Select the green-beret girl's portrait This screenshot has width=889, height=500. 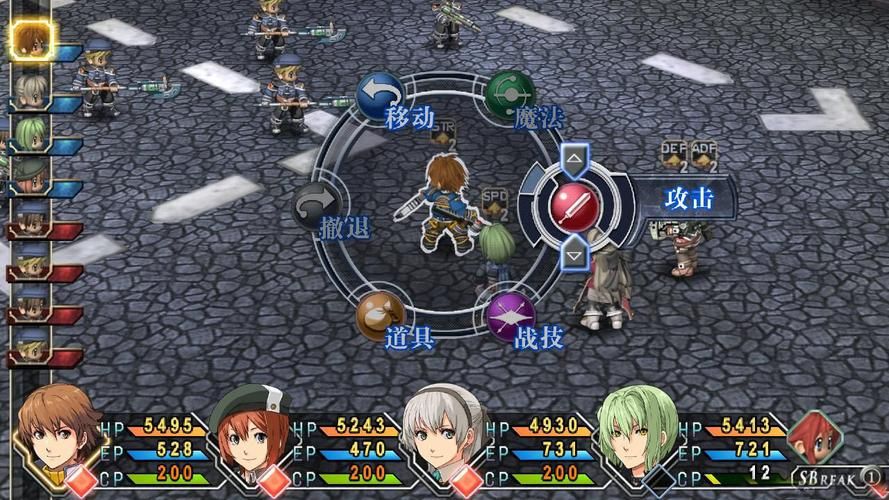click(251, 437)
